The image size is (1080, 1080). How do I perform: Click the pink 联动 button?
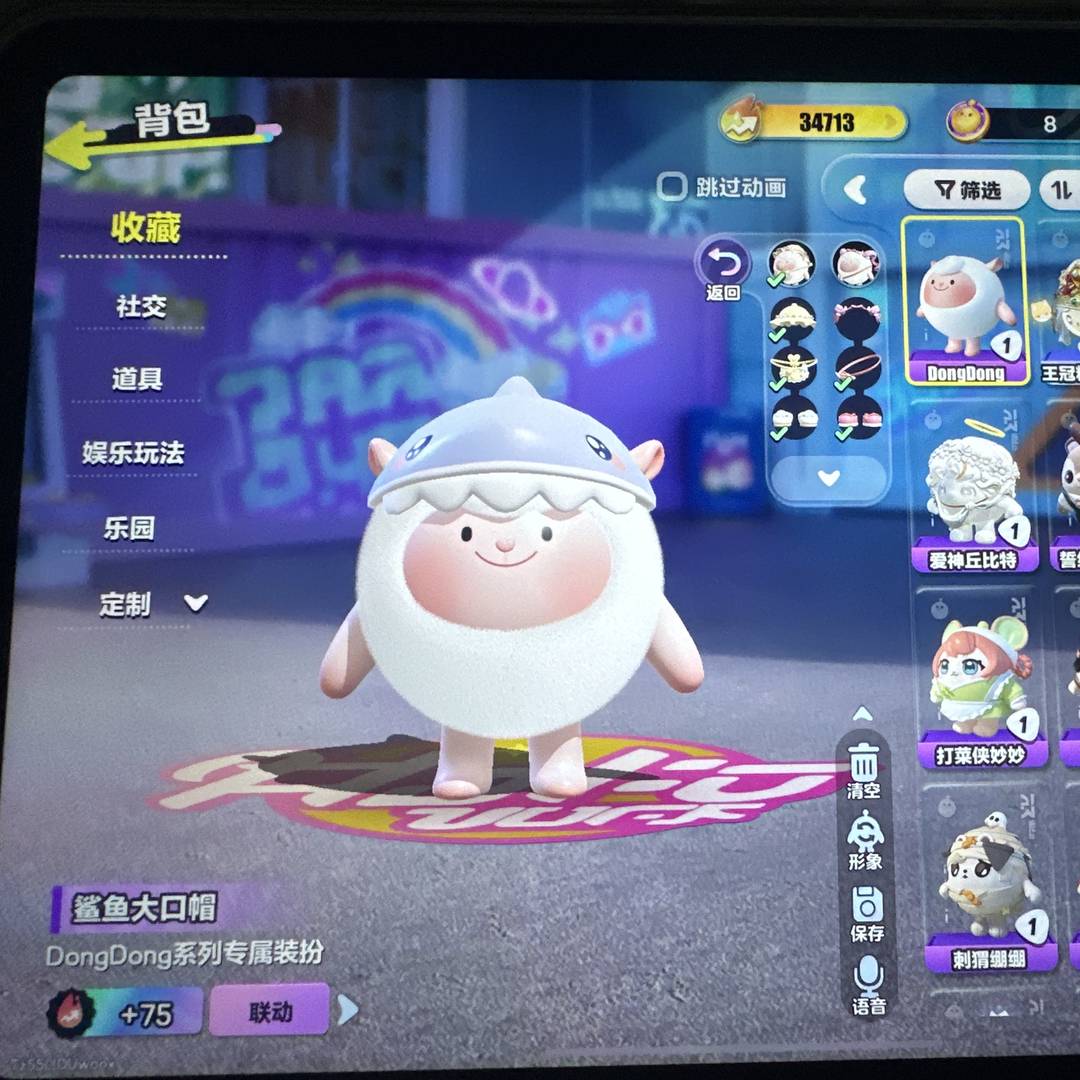[x=270, y=1010]
